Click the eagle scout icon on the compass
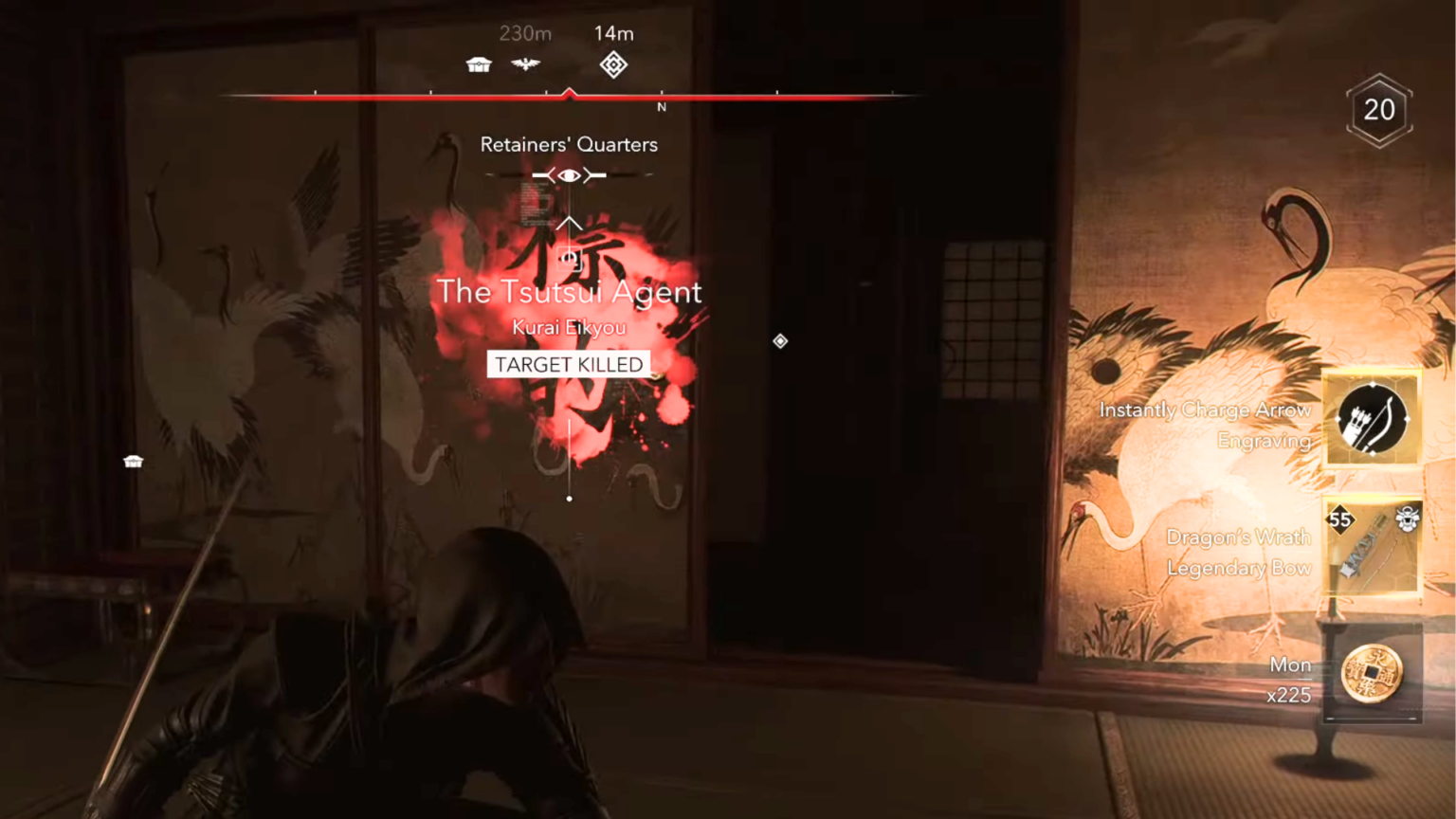Viewport: 1456px width, 819px height. tap(526, 64)
